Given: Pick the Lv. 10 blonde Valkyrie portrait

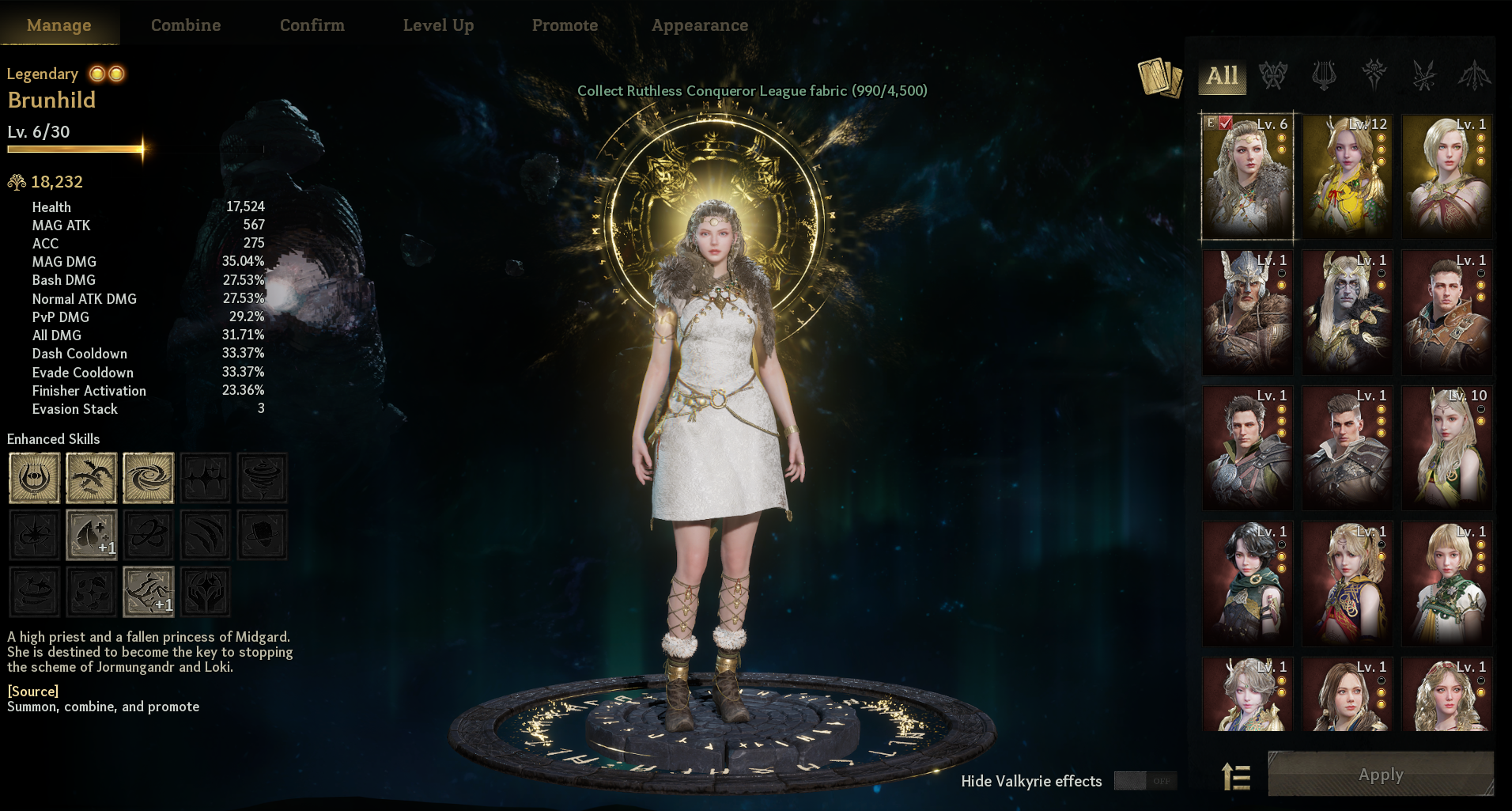Looking at the screenshot, I should click(1446, 448).
